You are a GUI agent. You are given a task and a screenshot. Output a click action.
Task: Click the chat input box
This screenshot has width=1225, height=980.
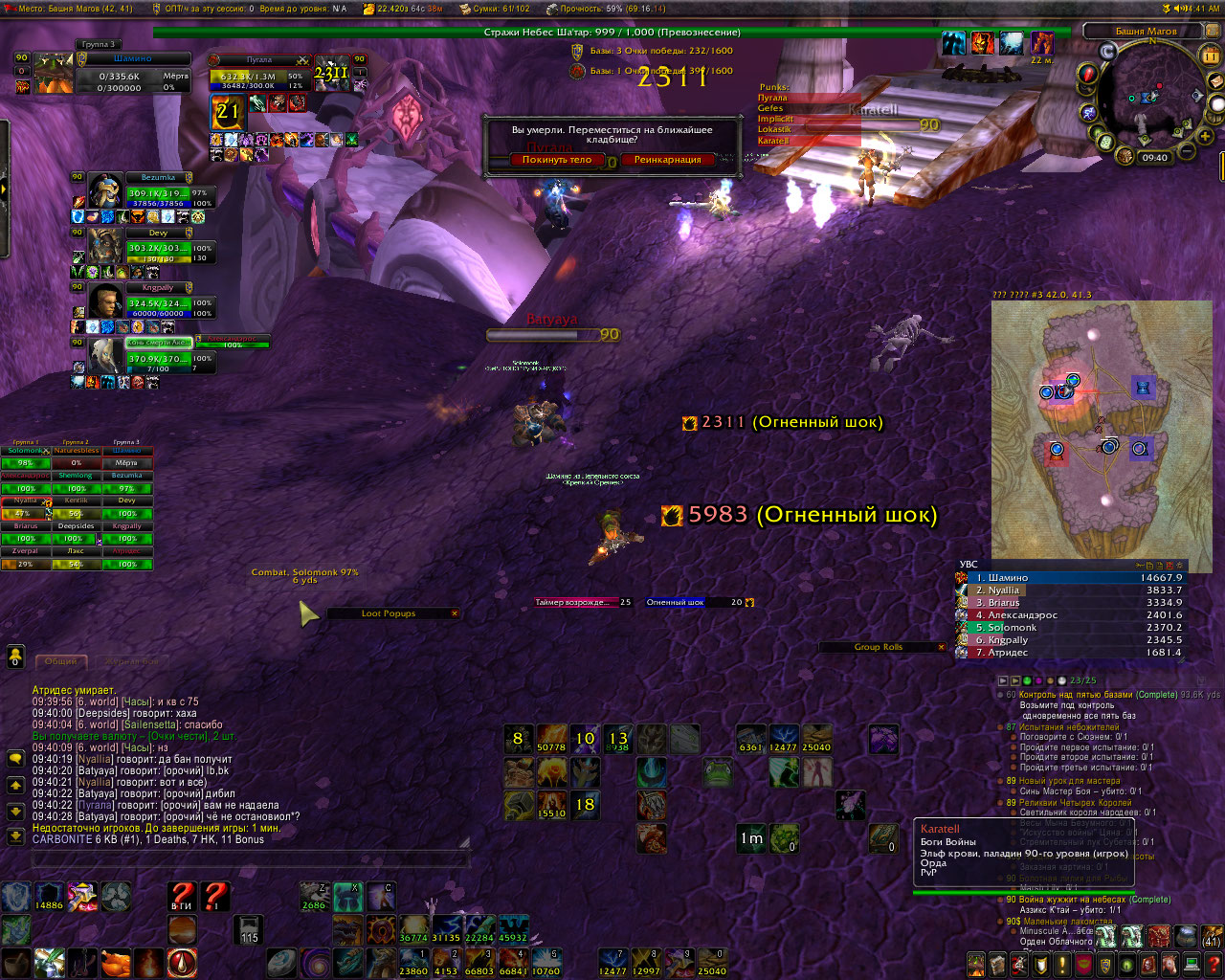pyautogui.click(x=249, y=858)
